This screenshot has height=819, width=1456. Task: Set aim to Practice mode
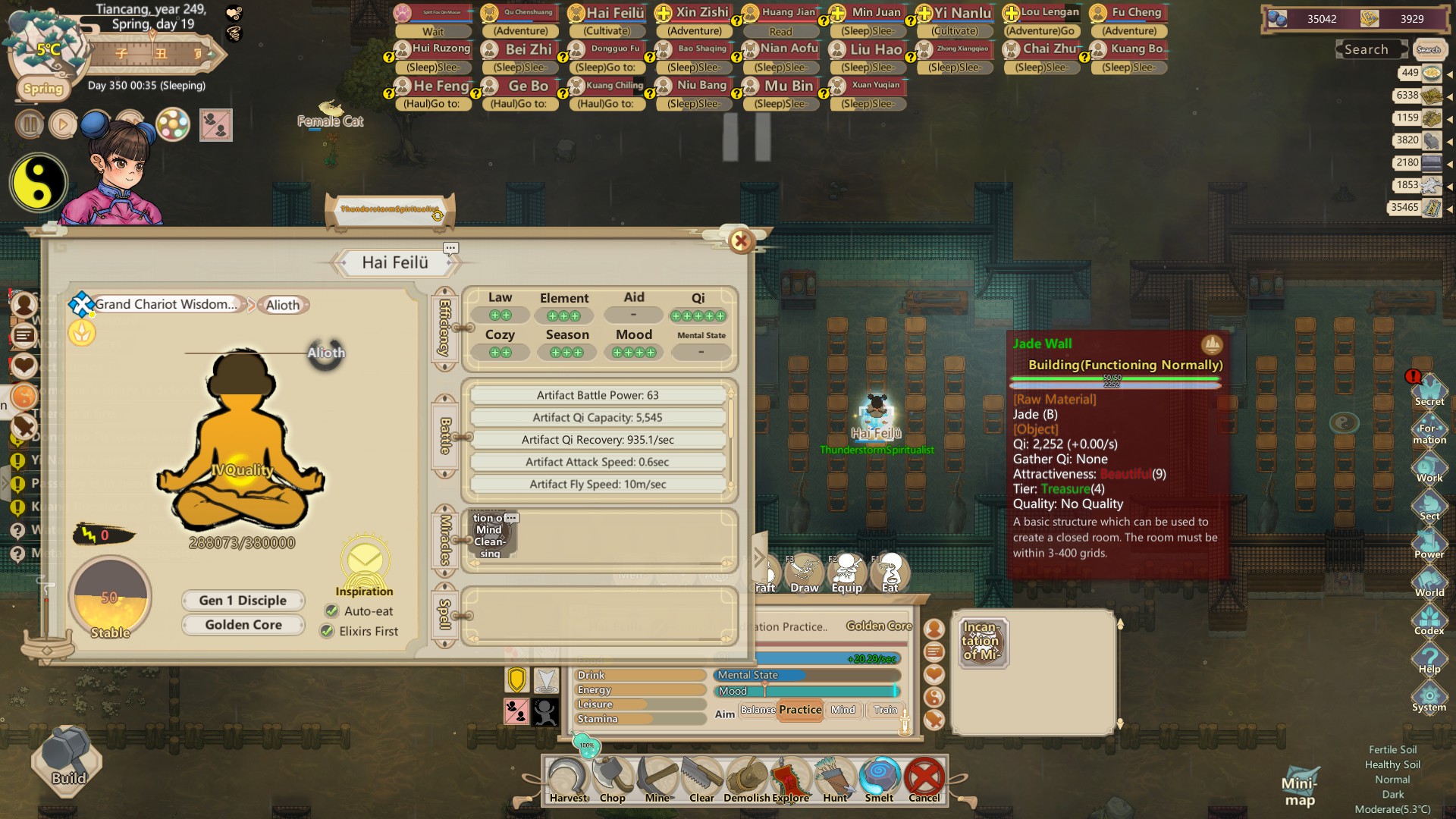[x=799, y=710]
